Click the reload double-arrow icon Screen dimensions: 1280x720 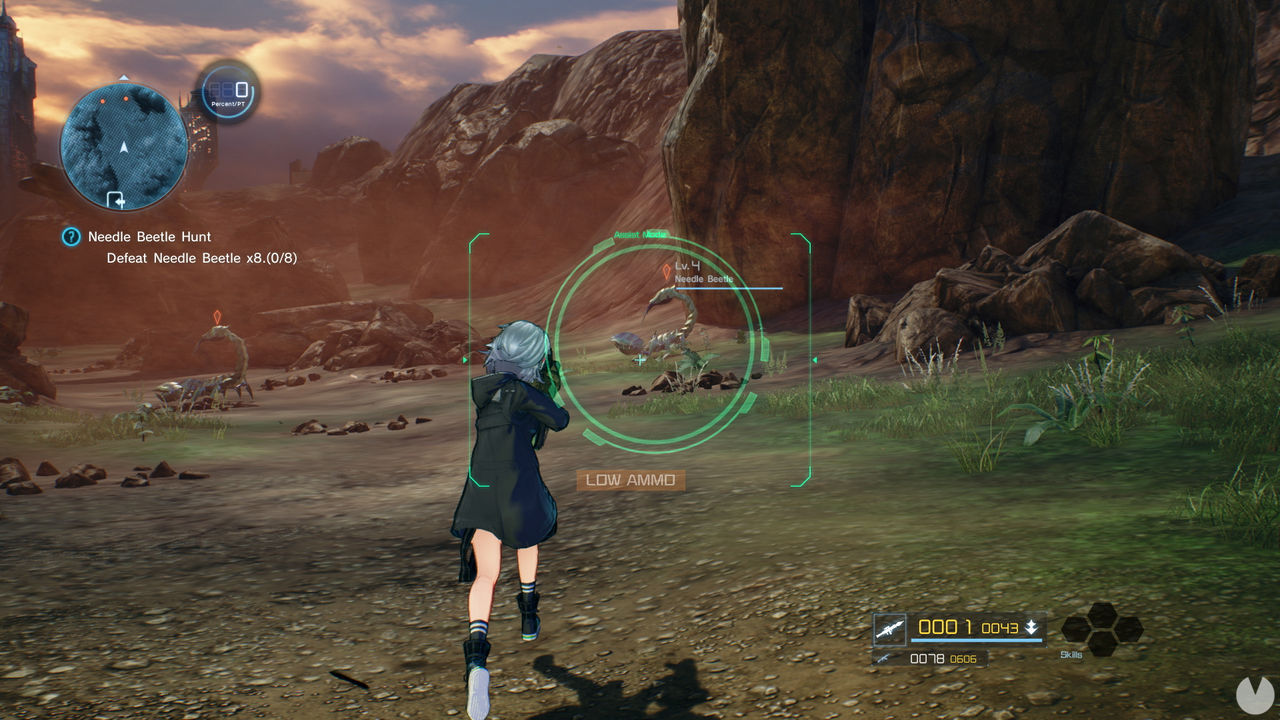click(x=1032, y=627)
